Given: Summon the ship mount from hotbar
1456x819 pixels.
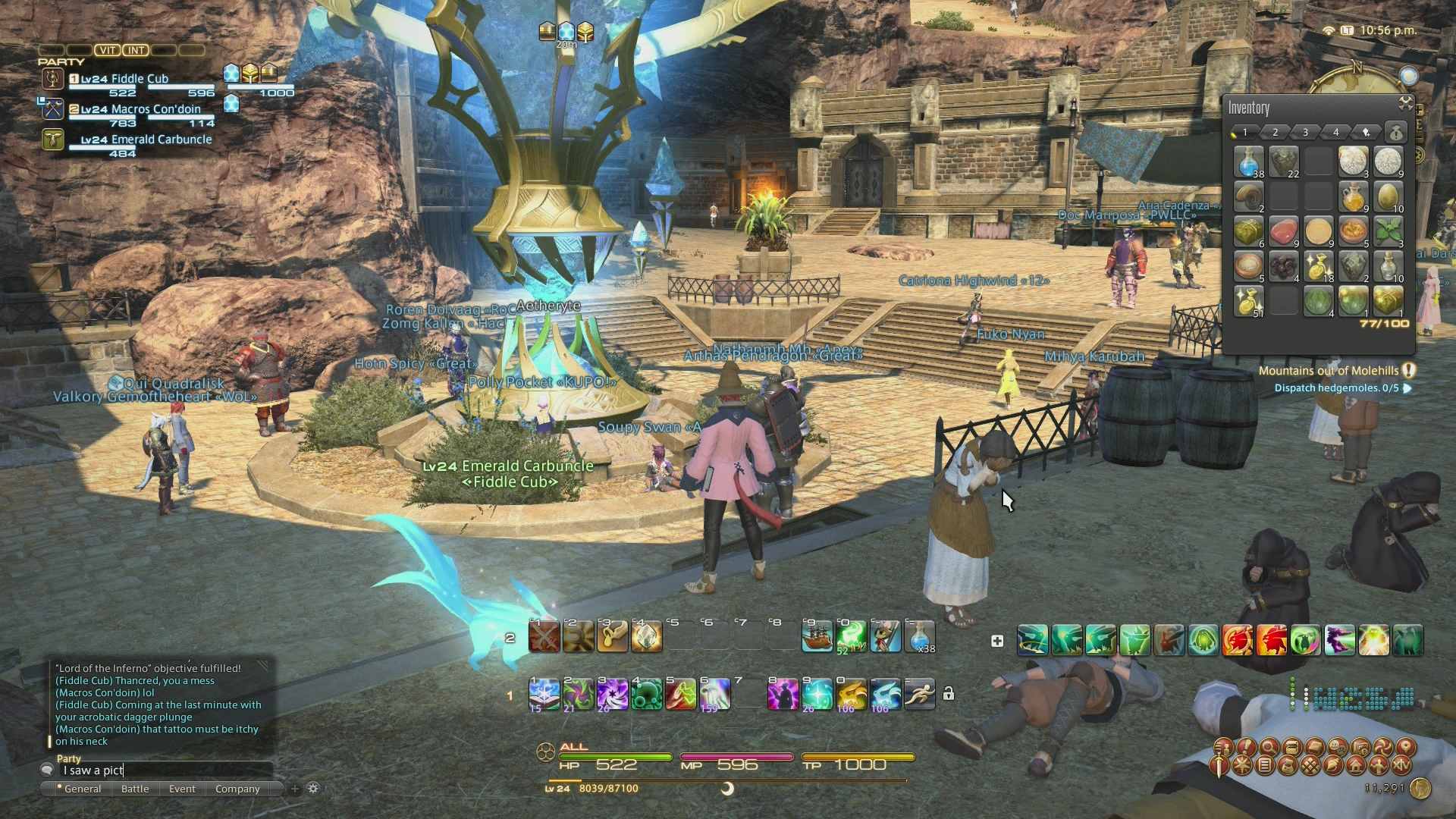Looking at the screenshot, I should click(817, 637).
